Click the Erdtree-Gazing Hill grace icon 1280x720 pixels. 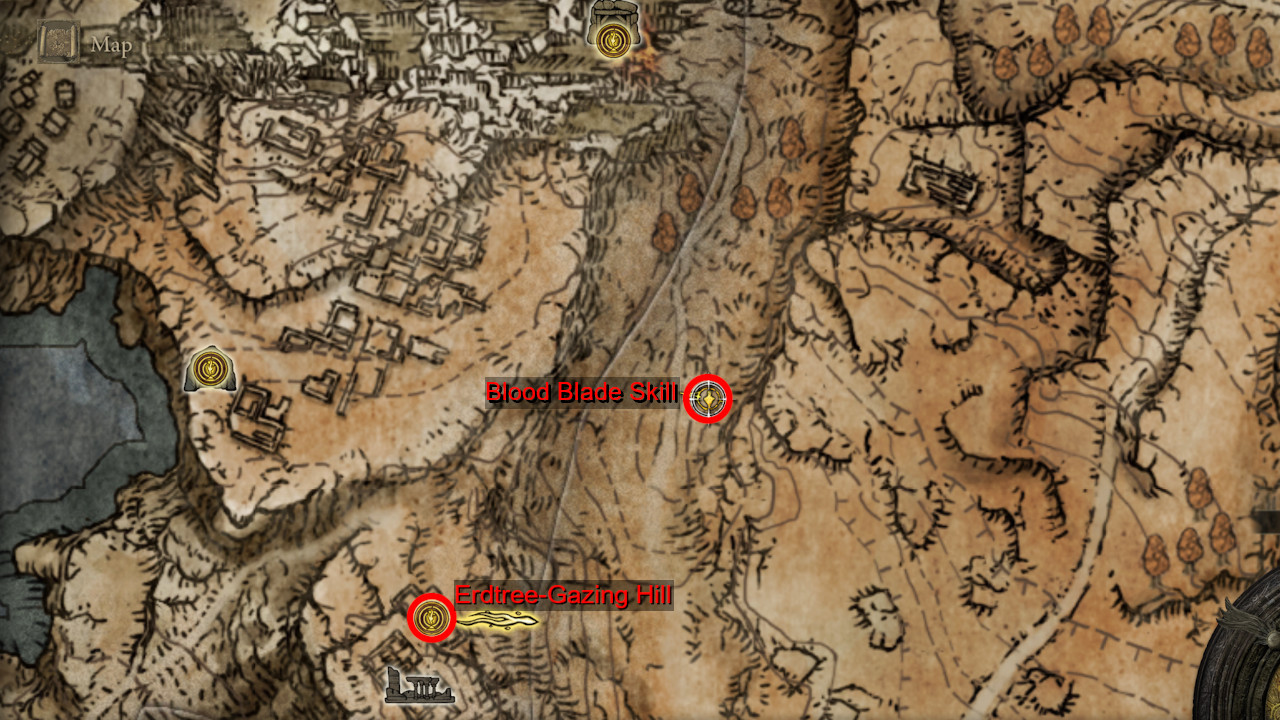(430, 618)
